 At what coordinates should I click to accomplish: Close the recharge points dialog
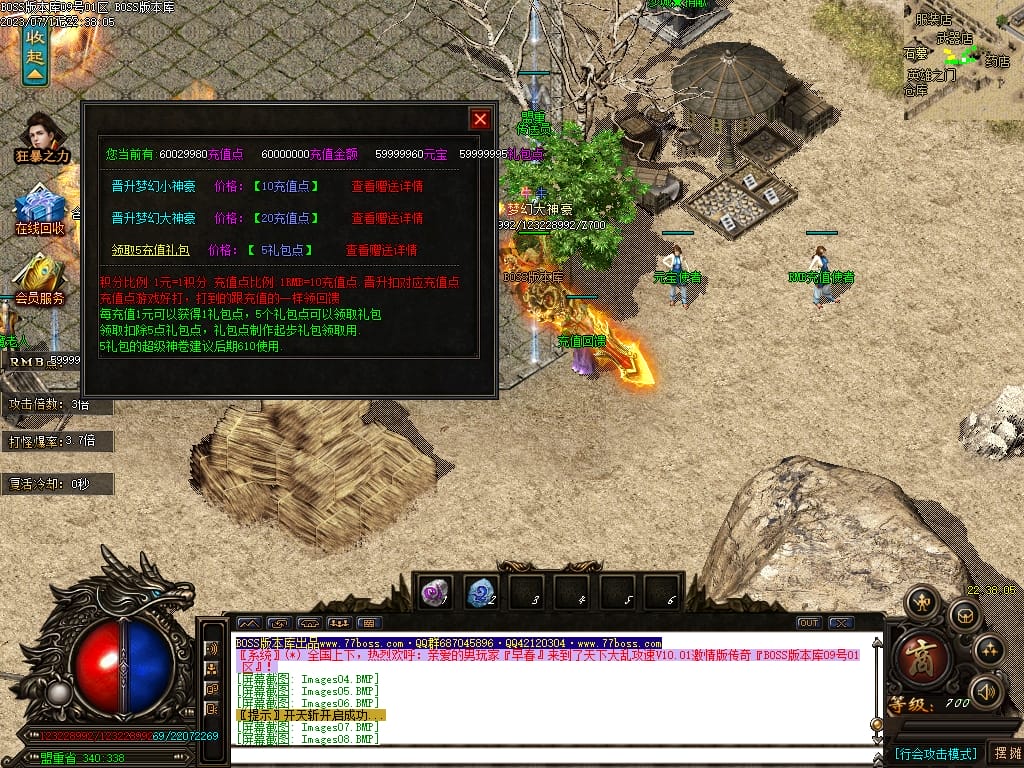(480, 119)
